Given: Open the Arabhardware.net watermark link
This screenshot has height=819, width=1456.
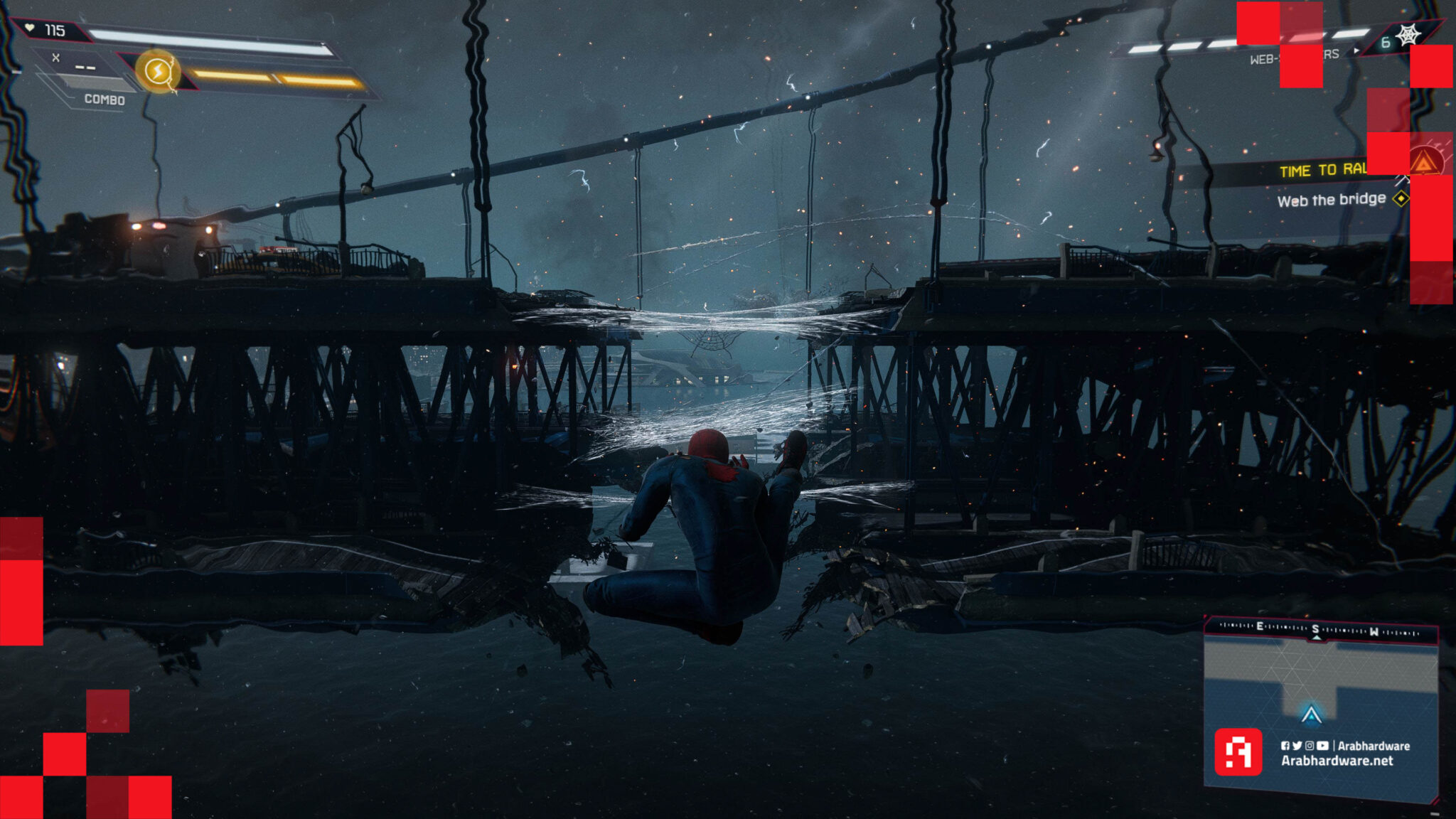Looking at the screenshot, I should click(x=1337, y=761).
